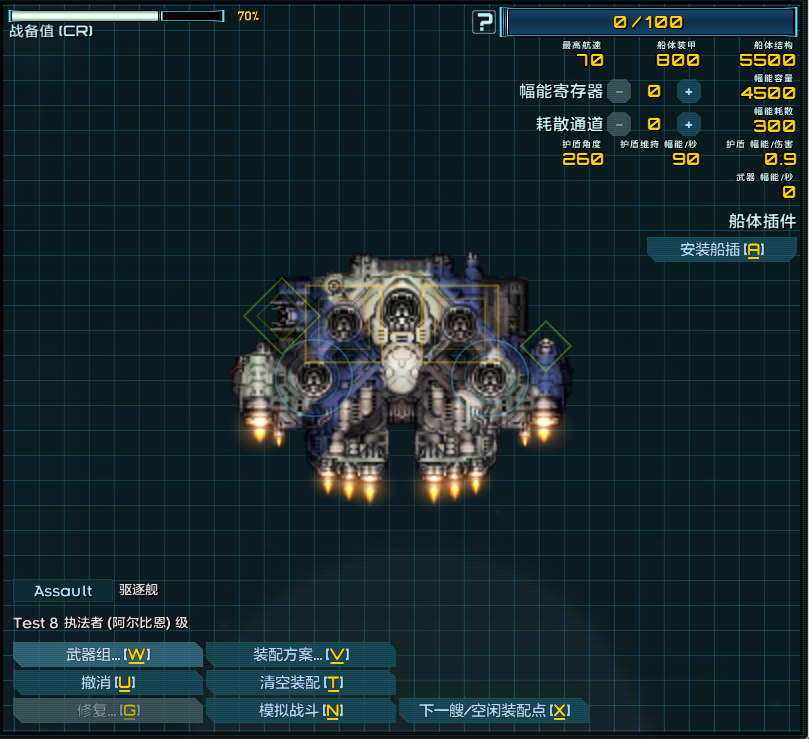The width and height of the screenshot is (809, 739).
Task: Go to next ship or empty slot (下一艘/空闲装配点)
Action: pyautogui.click(x=494, y=711)
